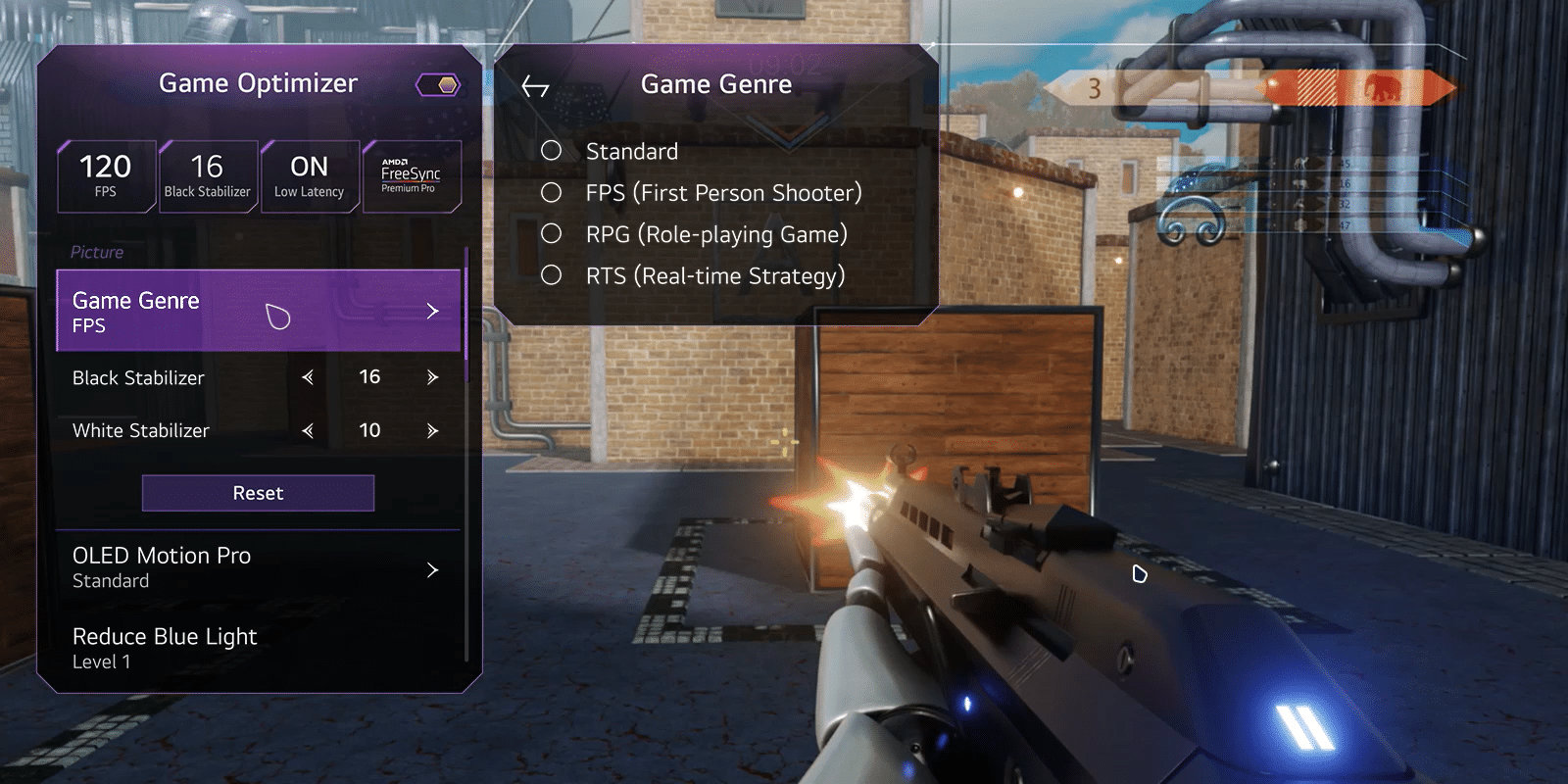Image resolution: width=1568 pixels, height=784 pixels.
Task: Lower the White Stabilizer value
Action: point(308,430)
